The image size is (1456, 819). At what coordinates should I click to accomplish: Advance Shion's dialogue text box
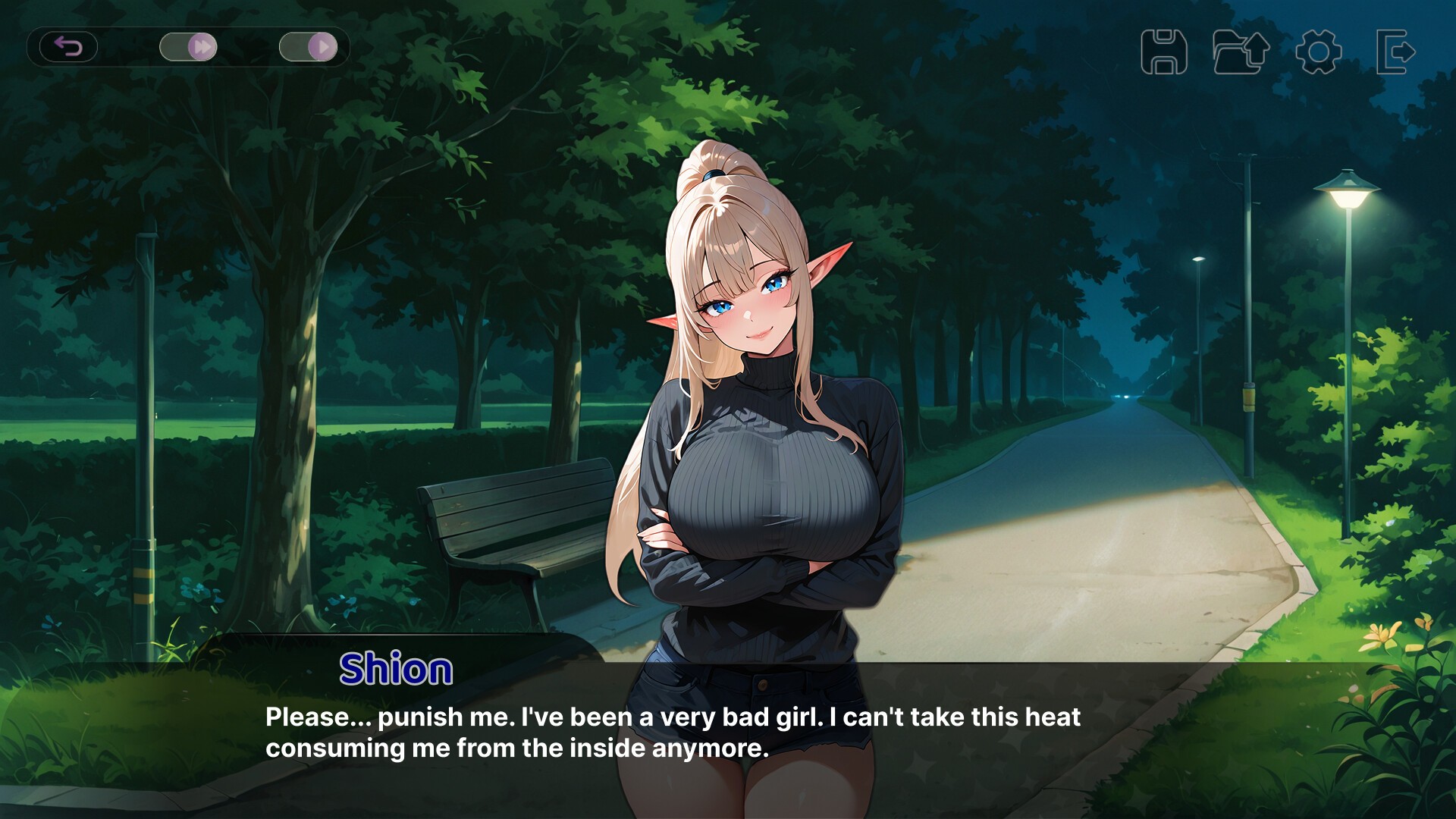tap(672, 733)
